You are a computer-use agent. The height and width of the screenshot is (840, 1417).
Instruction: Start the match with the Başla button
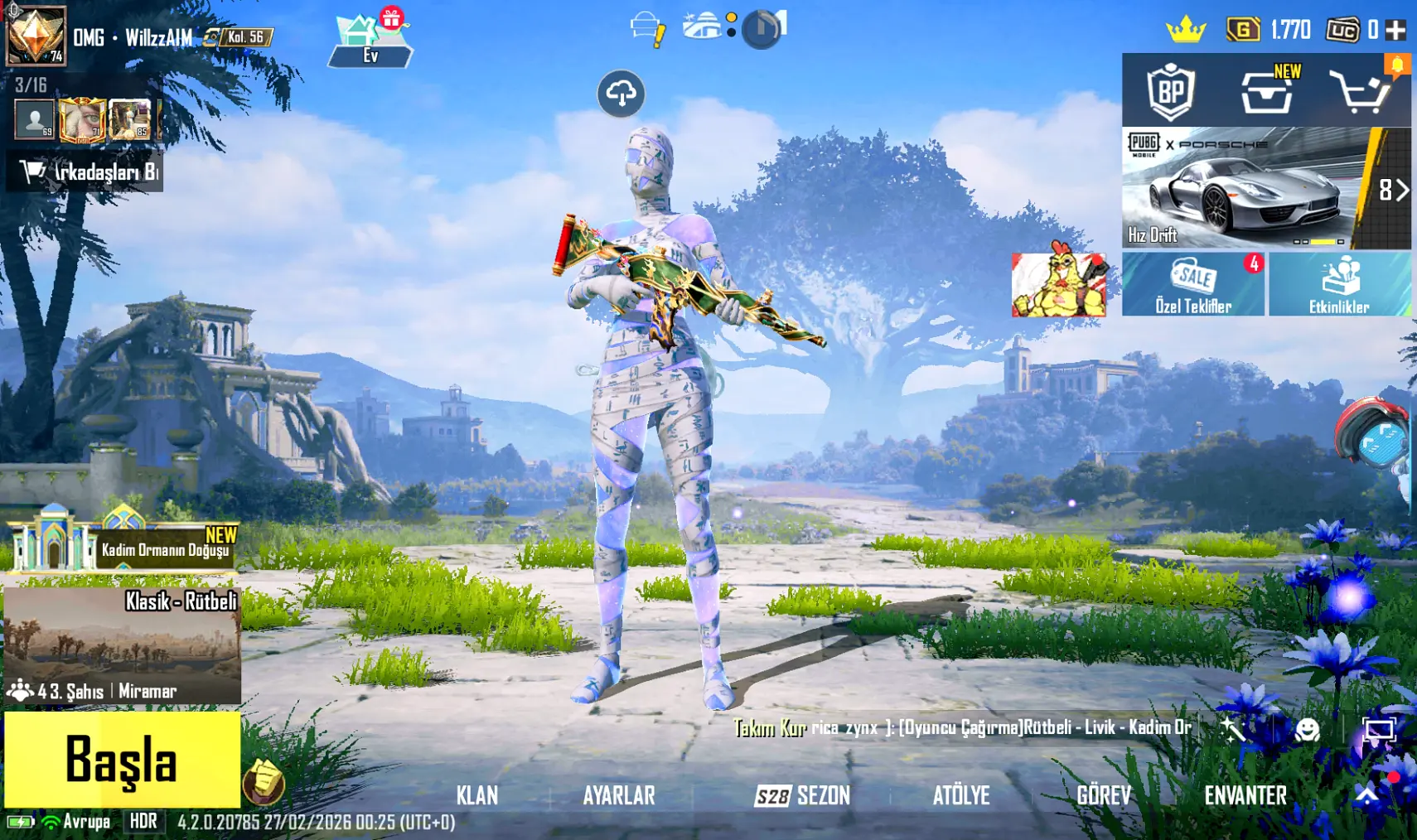(122, 759)
